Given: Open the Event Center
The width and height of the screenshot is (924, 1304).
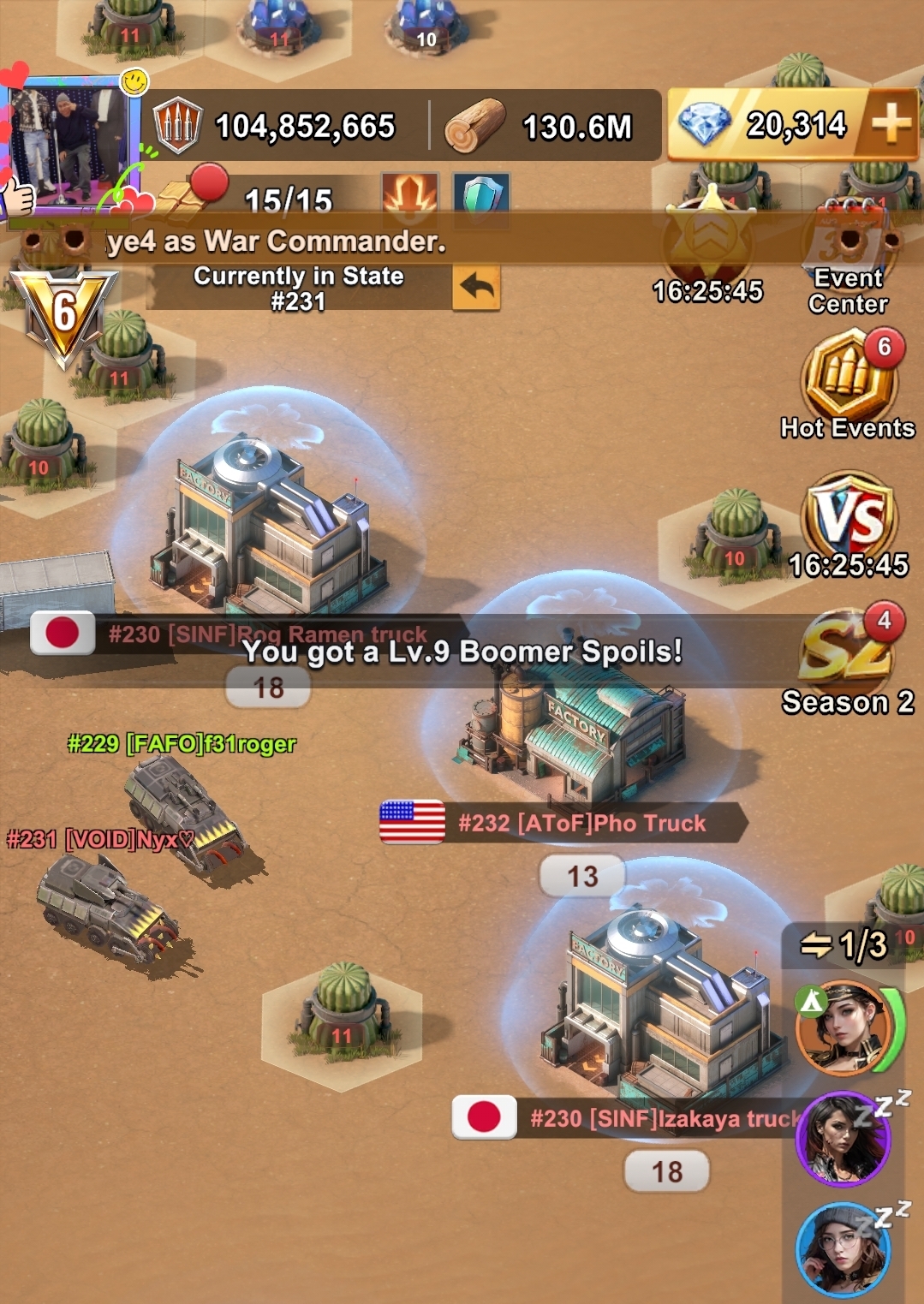Looking at the screenshot, I should [848, 257].
